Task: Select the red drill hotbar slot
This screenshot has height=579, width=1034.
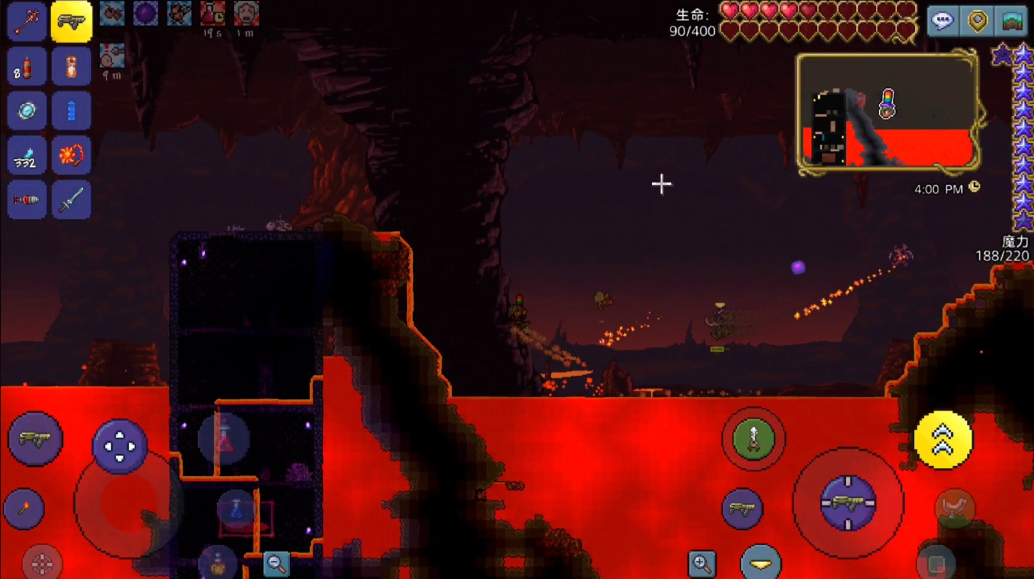Action: 27,200
